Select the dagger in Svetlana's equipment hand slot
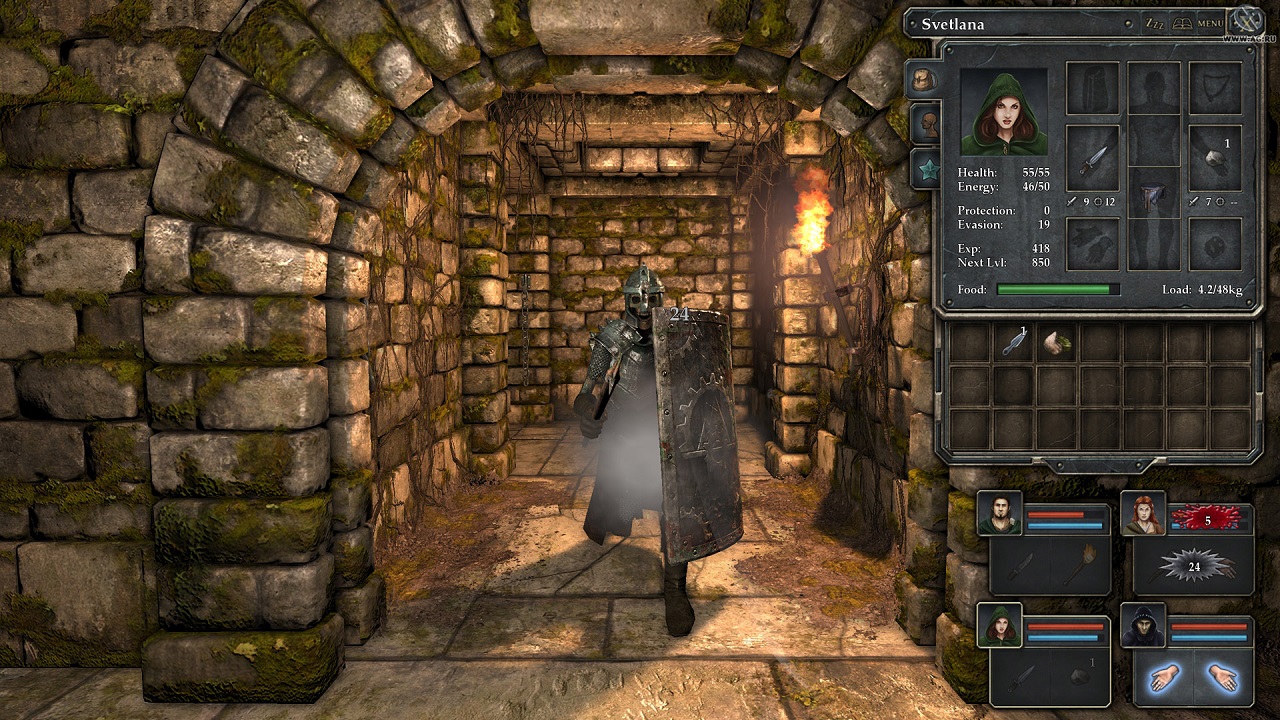This screenshot has height=720, width=1280. tap(1092, 158)
